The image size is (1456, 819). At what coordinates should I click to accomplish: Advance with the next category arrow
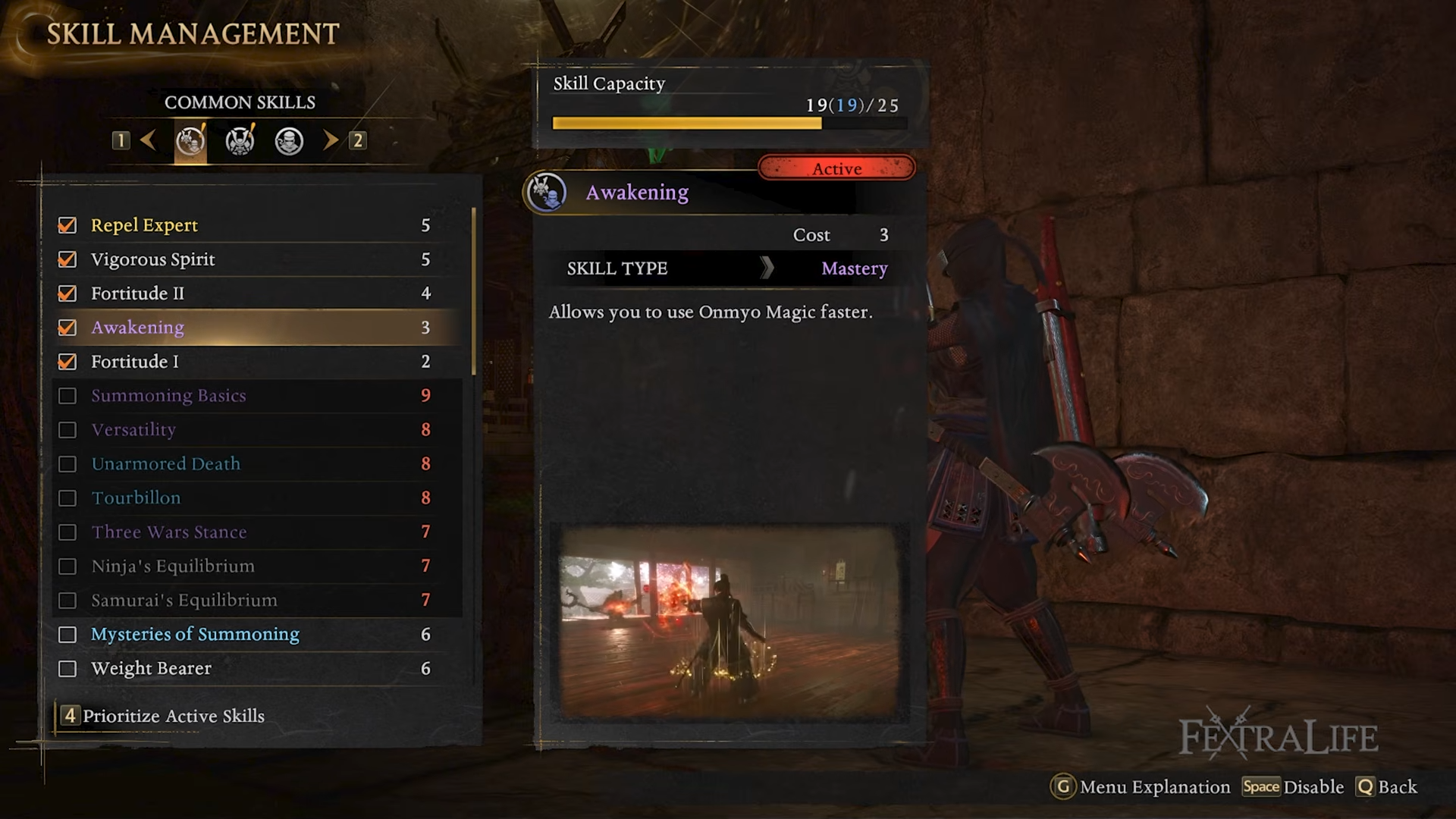coord(331,140)
